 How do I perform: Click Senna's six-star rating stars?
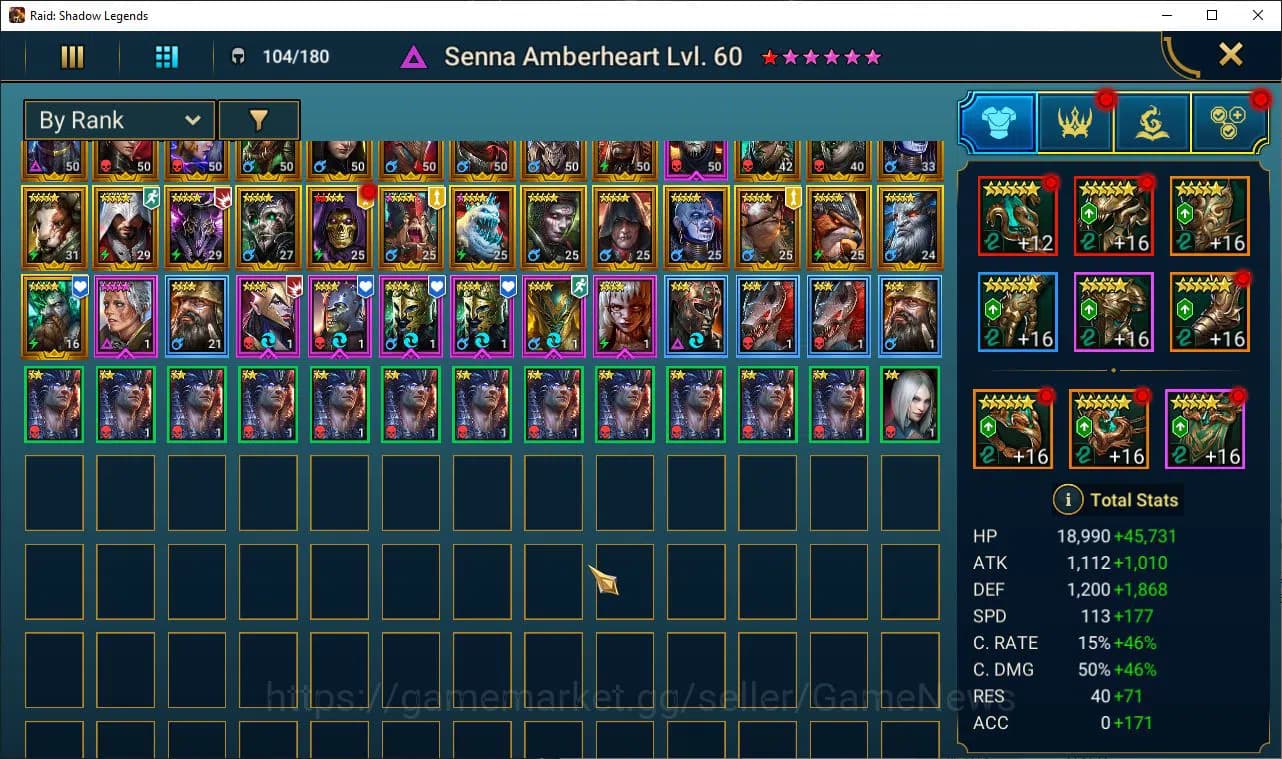coord(820,57)
